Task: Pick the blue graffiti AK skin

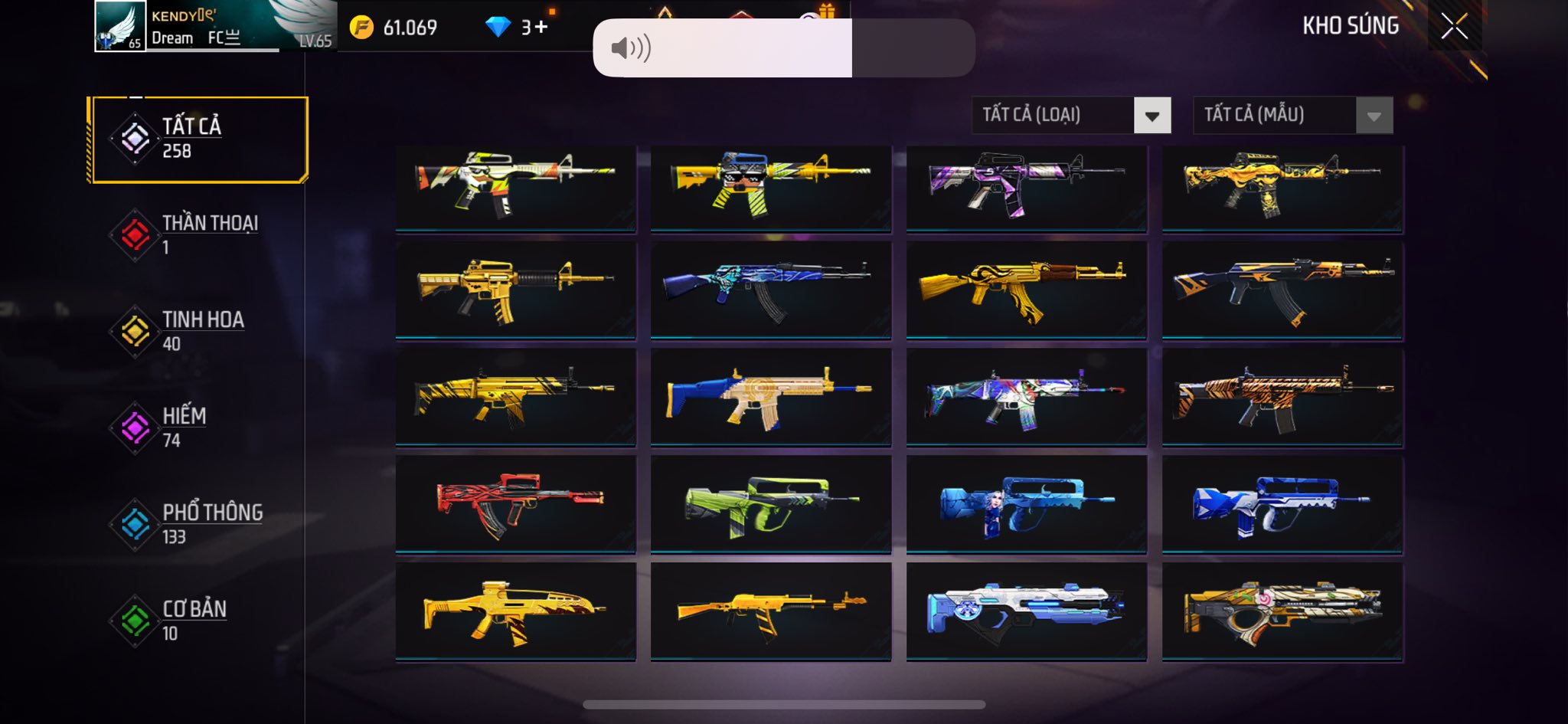Action: tap(770, 290)
